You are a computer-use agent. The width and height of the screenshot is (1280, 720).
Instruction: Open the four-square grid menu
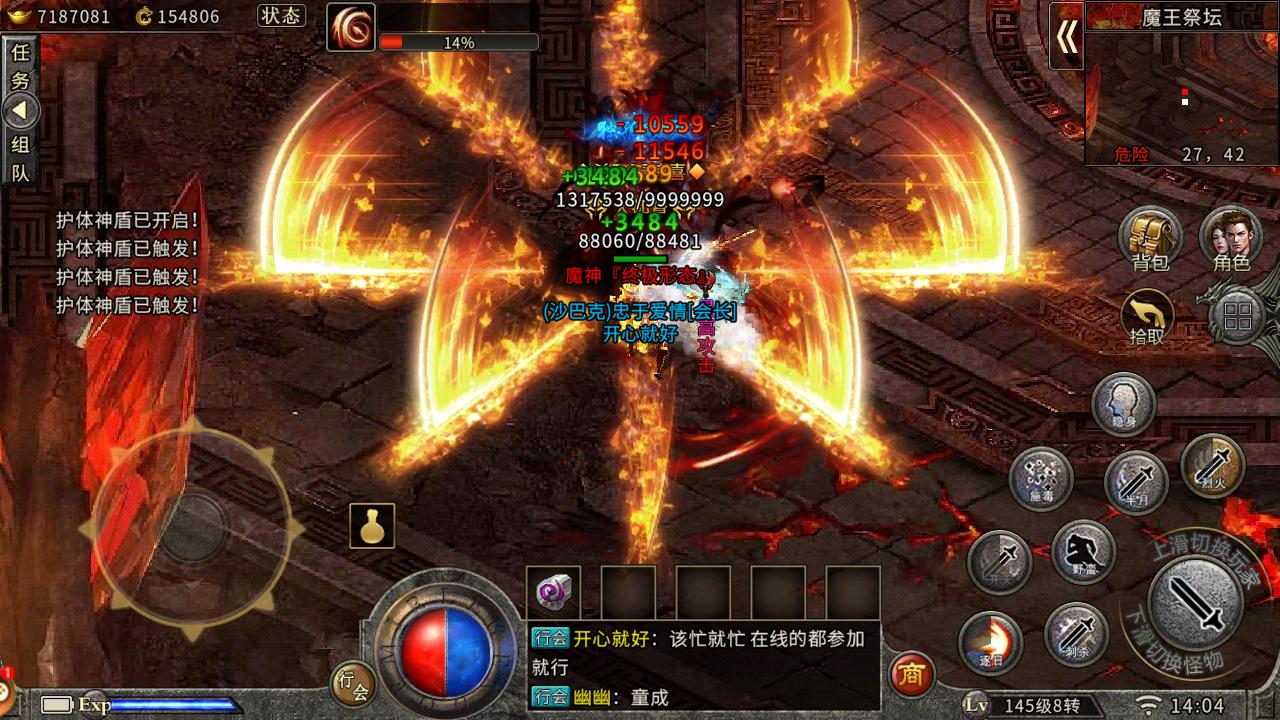(1238, 318)
